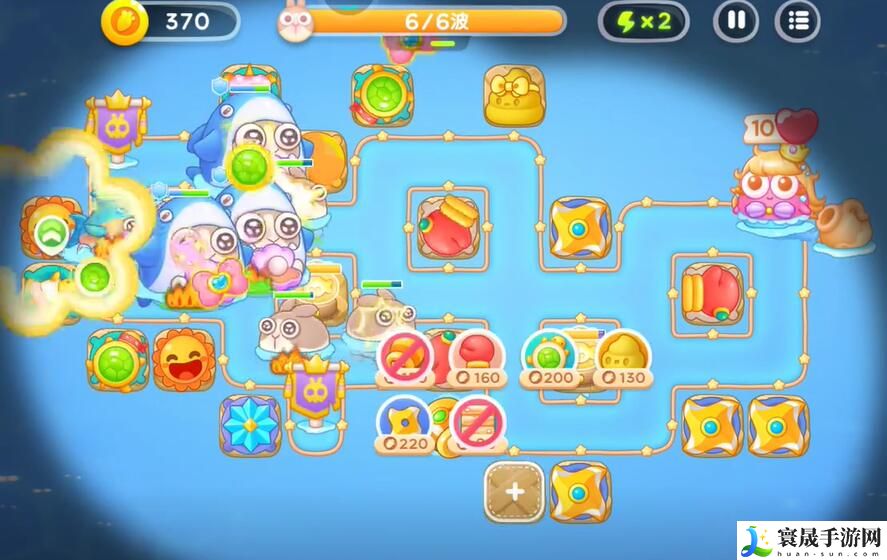Toggle the x2 game speed button
Viewport: 887px width, 560px height.
(x=643, y=21)
